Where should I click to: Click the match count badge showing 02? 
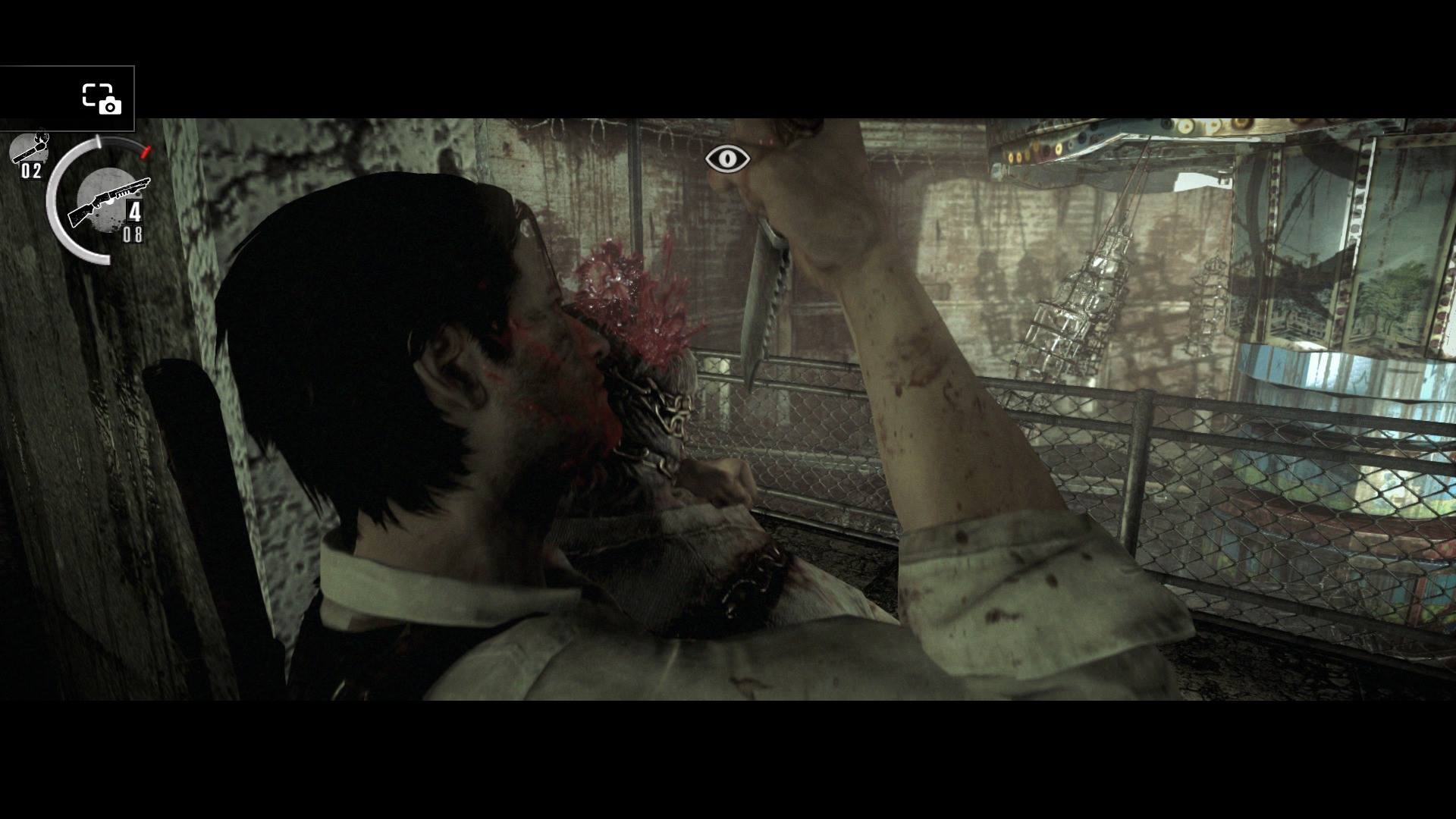pyautogui.click(x=30, y=171)
